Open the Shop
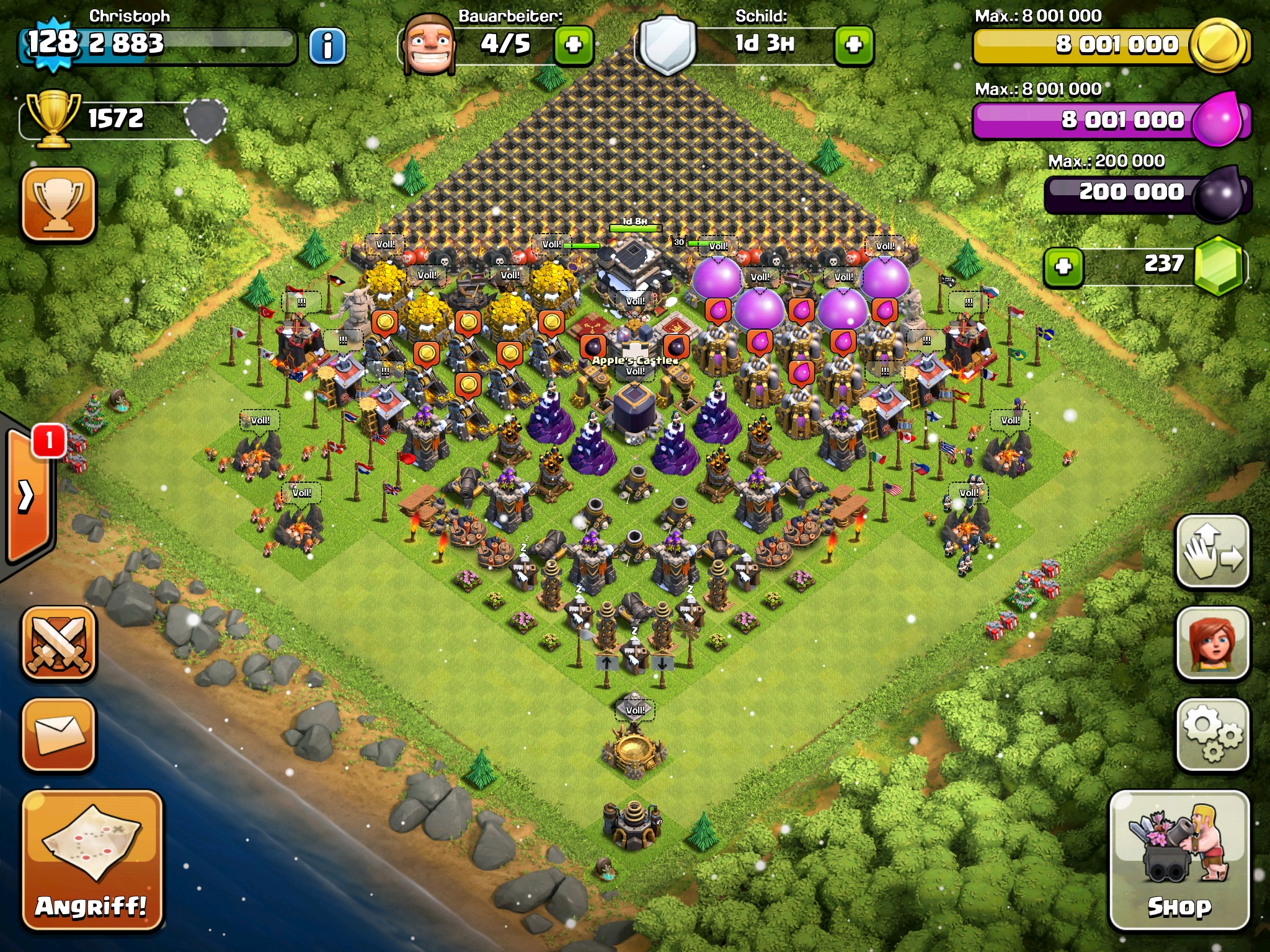Viewport: 1270px width, 952px height. click(x=1179, y=860)
